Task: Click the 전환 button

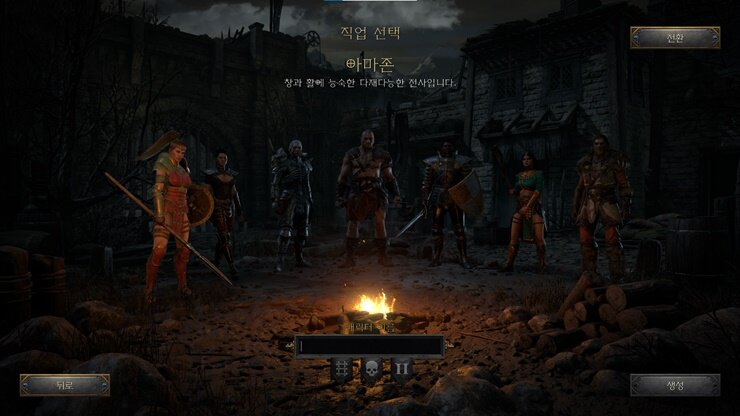Action: point(675,38)
